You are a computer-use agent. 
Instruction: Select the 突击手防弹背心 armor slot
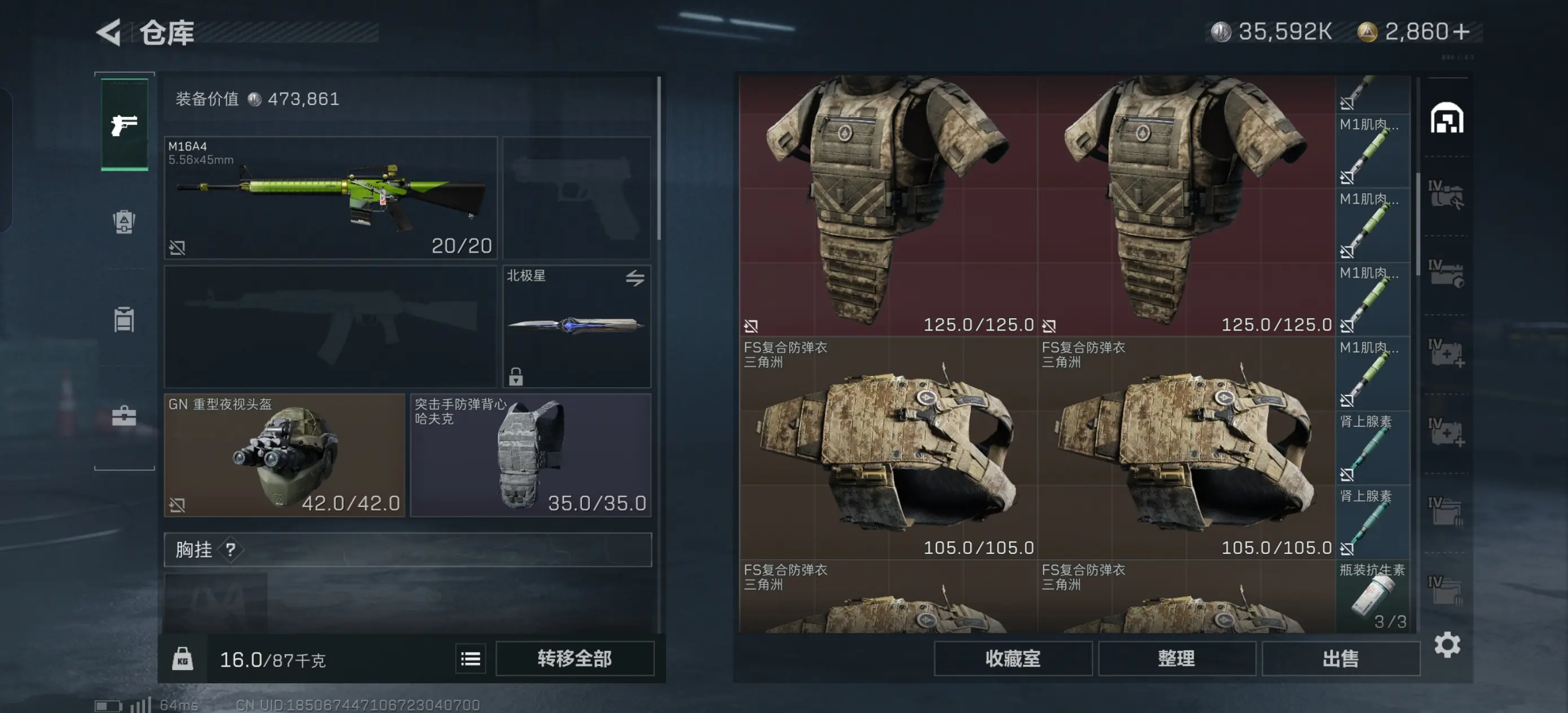(530, 455)
